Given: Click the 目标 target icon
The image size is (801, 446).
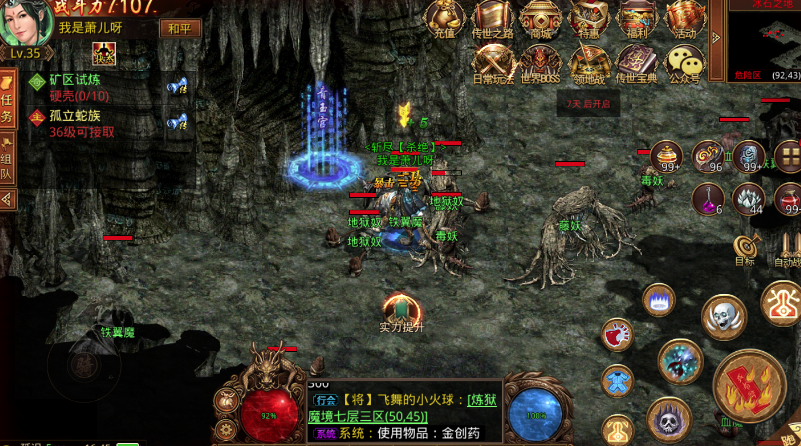Looking at the screenshot, I should pos(745,249).
